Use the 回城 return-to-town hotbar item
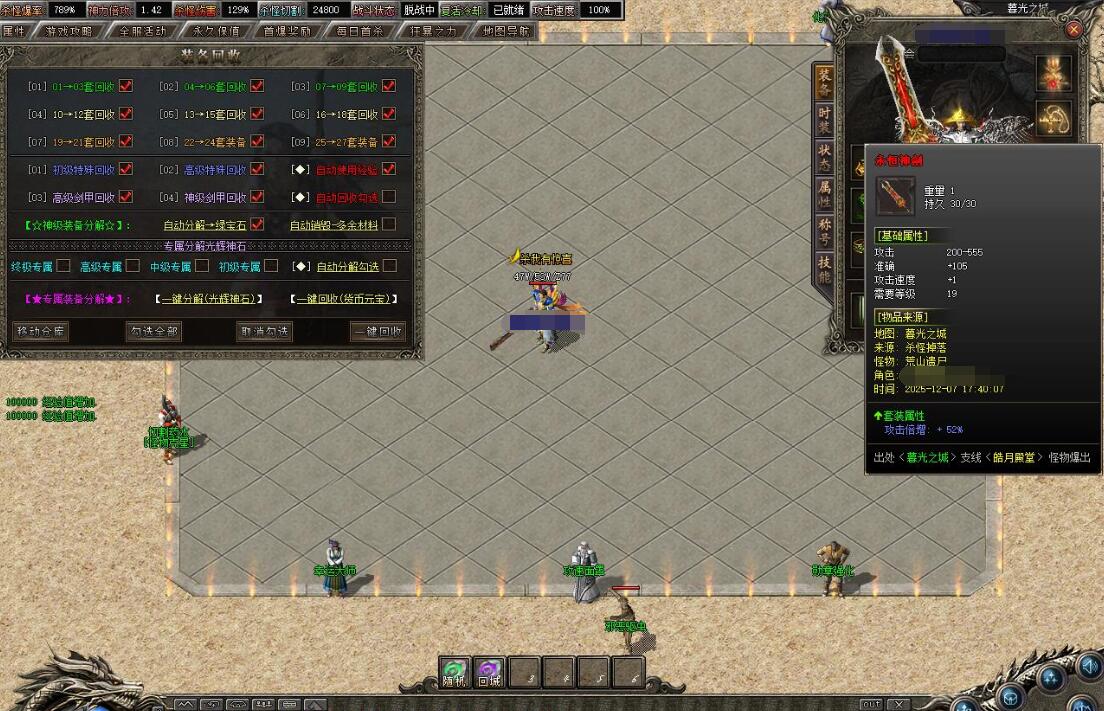The image size is (1104, 711). pos(489,672)
